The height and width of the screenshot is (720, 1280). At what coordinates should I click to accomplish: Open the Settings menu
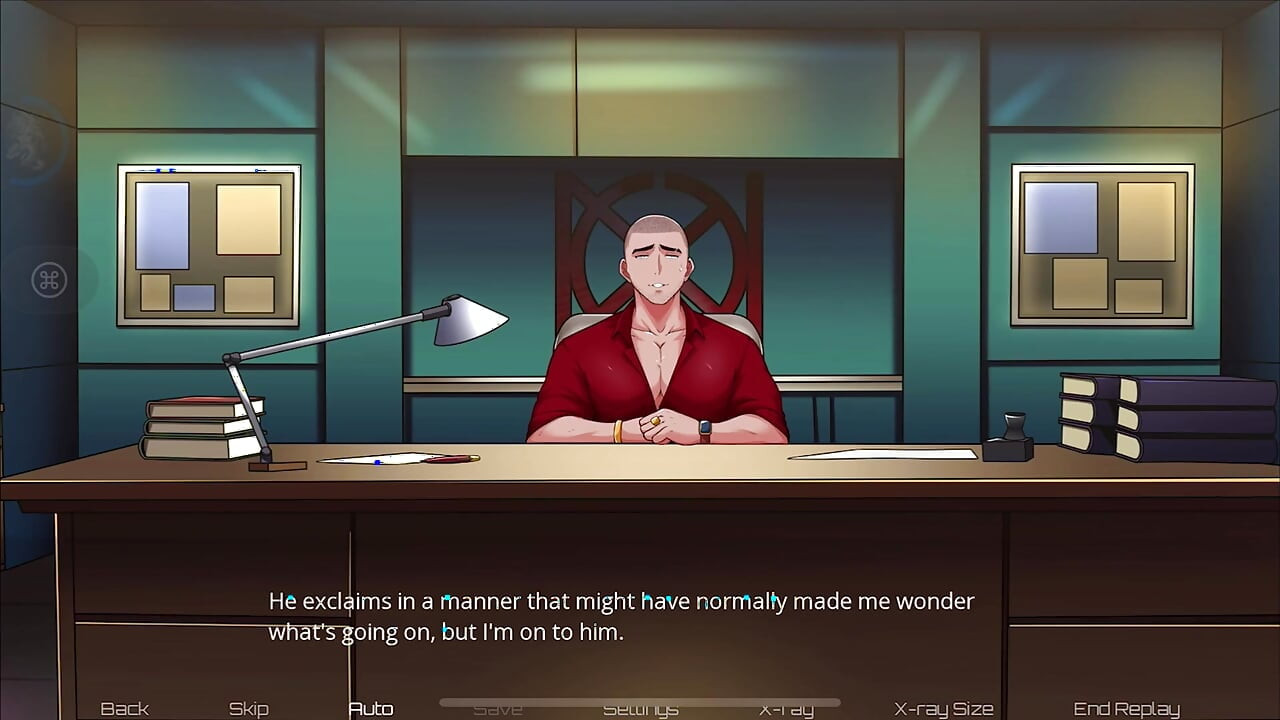(640, 708)
